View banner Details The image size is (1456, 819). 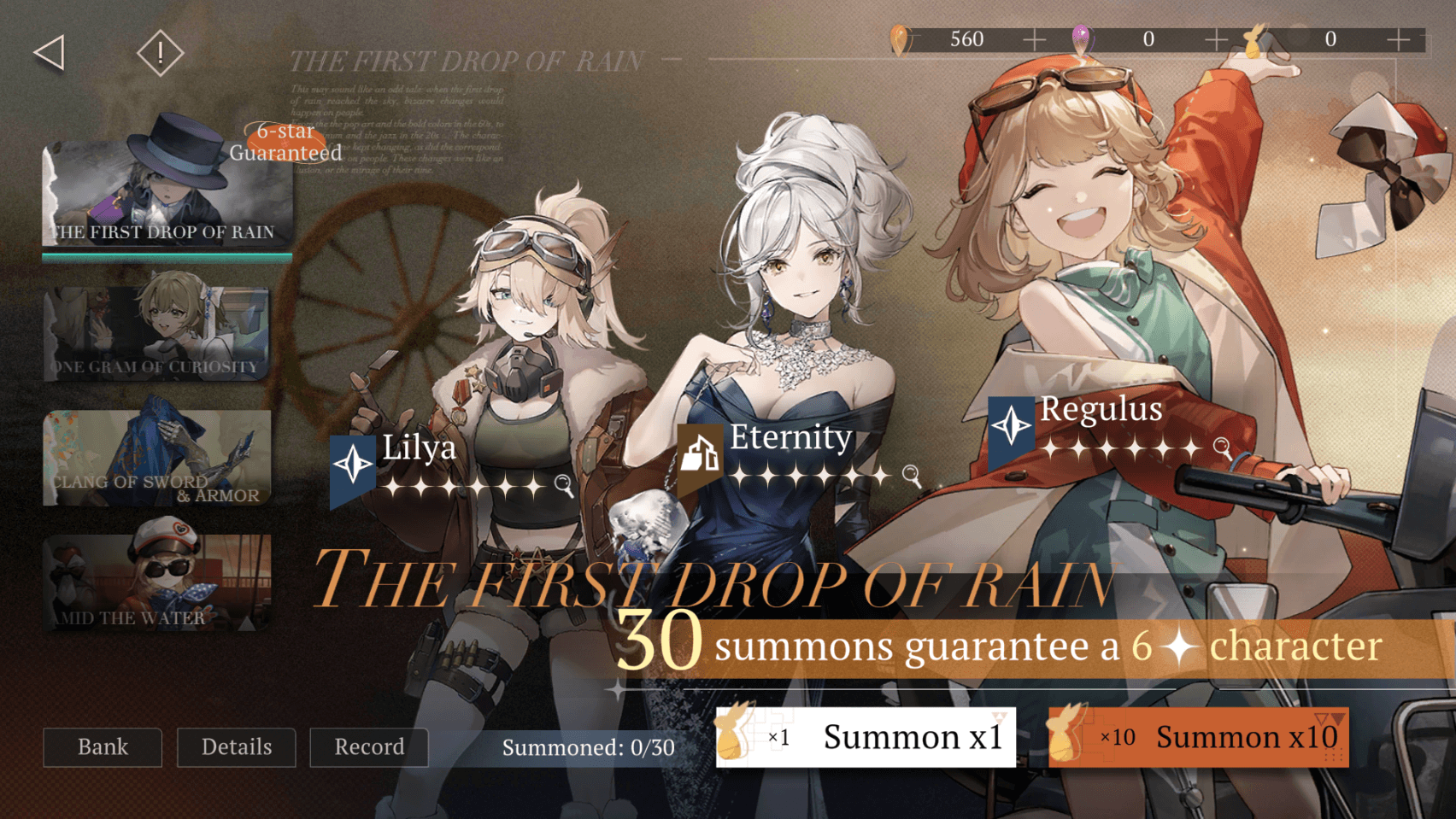click(x=237, y=747)
